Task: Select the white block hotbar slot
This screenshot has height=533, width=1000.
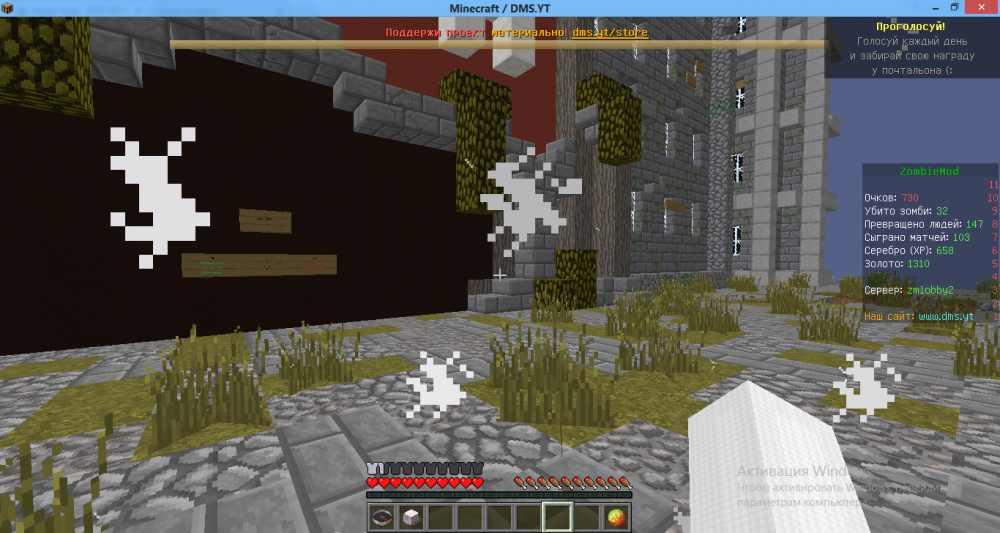Action: 410,517
